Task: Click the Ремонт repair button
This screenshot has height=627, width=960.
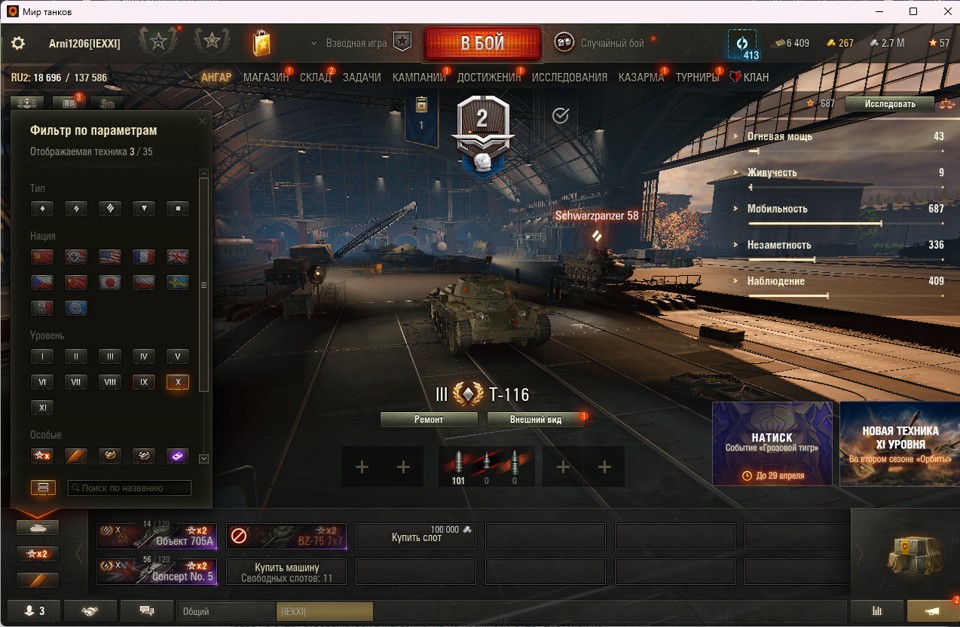Action: [429, 420]
